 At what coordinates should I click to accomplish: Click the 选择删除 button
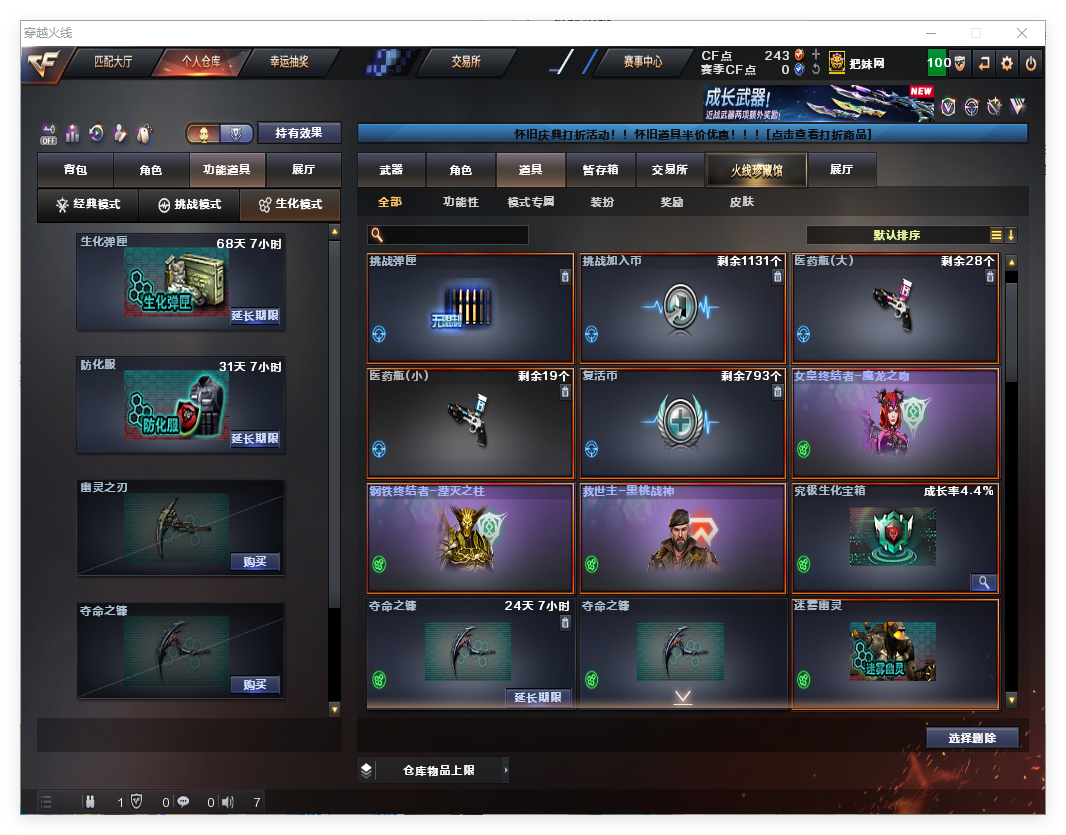click(972, 738)
